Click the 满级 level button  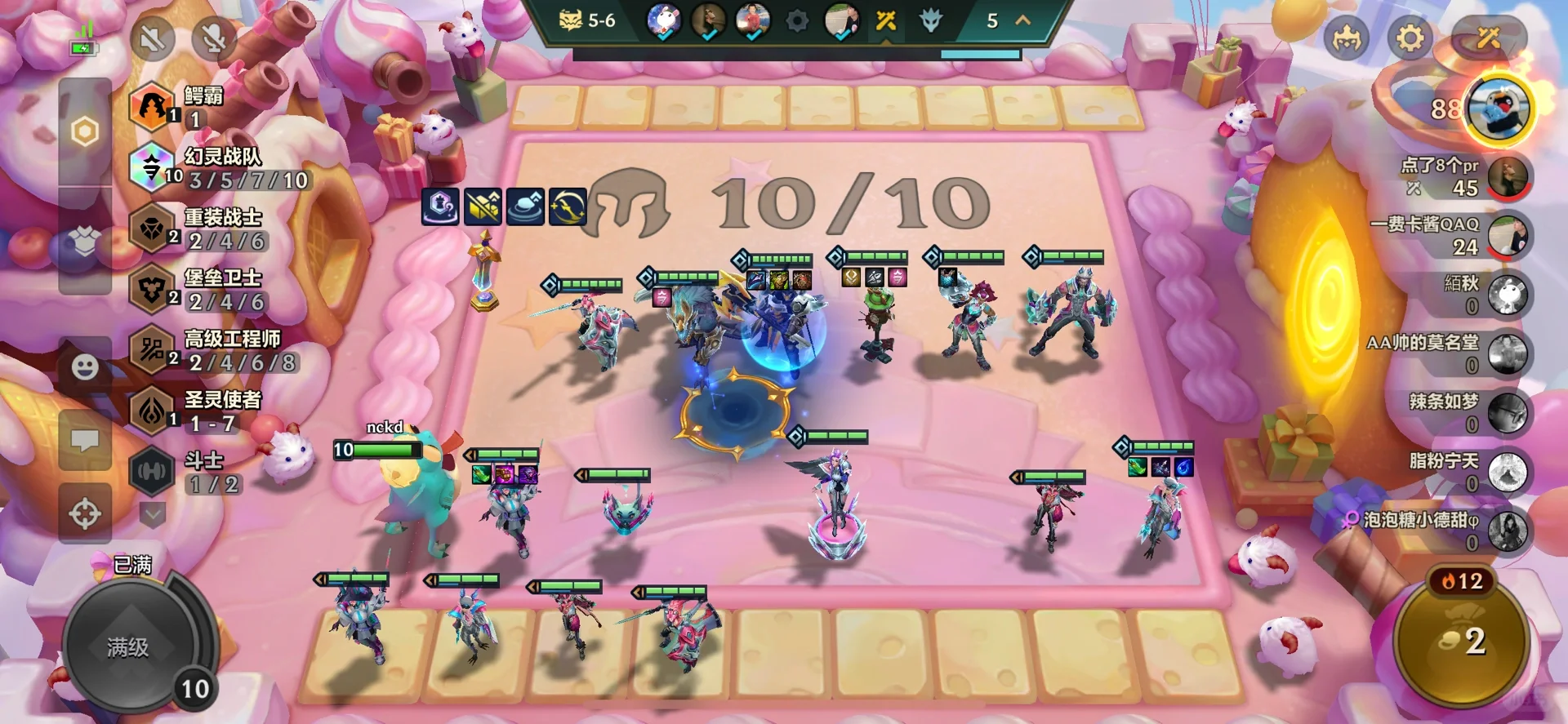(128, 647)
